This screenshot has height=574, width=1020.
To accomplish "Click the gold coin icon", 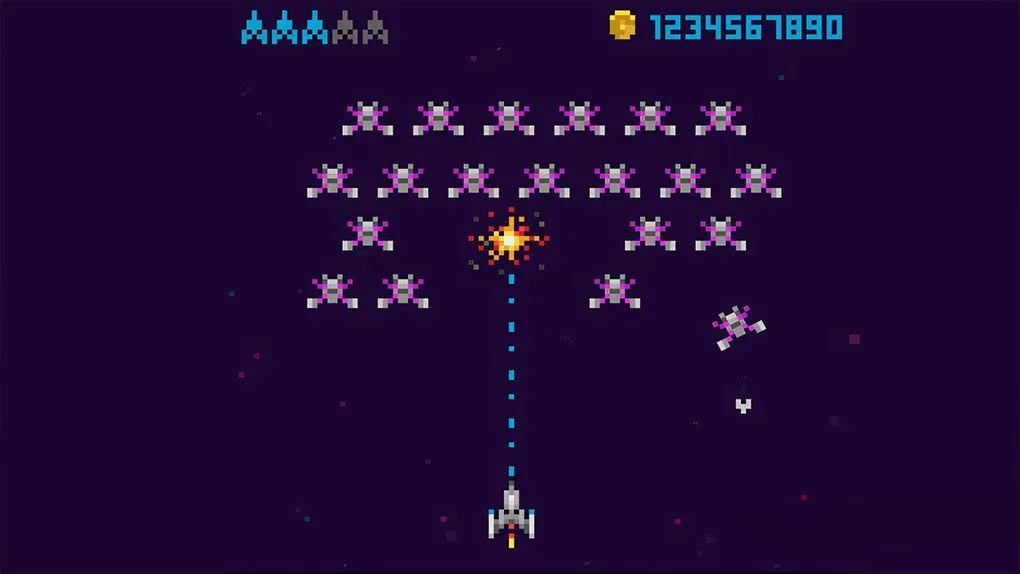I will (622, 26).
